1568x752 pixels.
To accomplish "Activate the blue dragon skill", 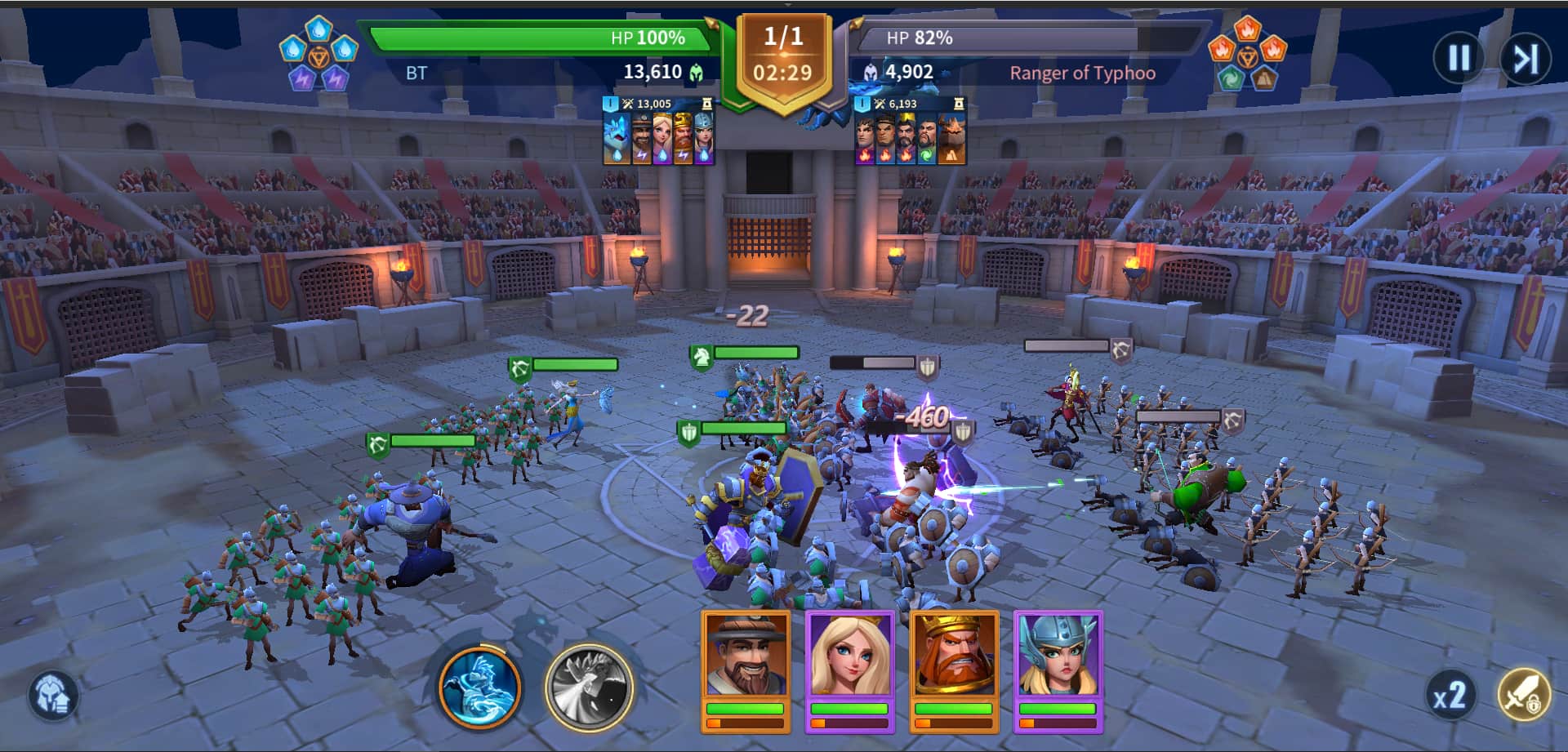I will coord(480,687).
